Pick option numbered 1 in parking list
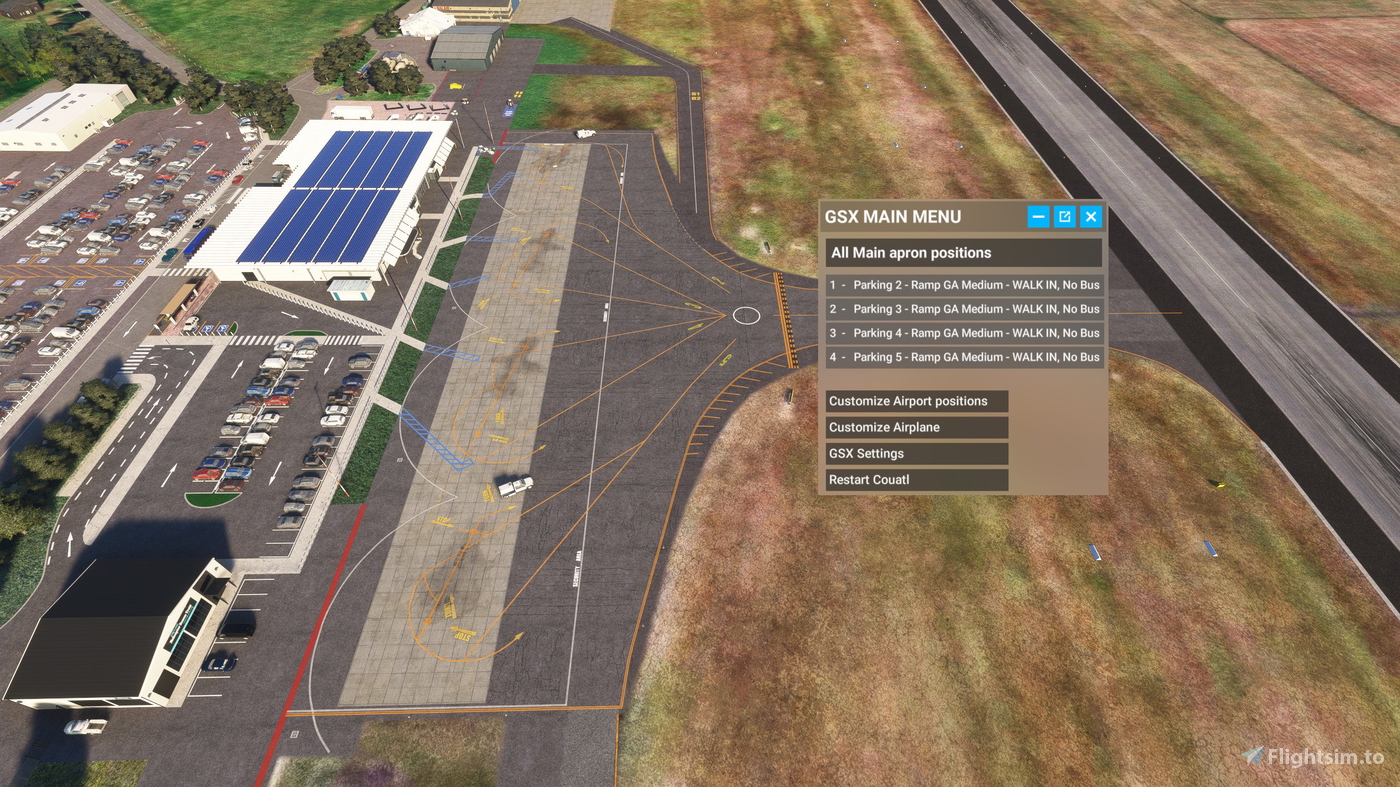This screenshot has width=1400, height=787. (963, 284)
